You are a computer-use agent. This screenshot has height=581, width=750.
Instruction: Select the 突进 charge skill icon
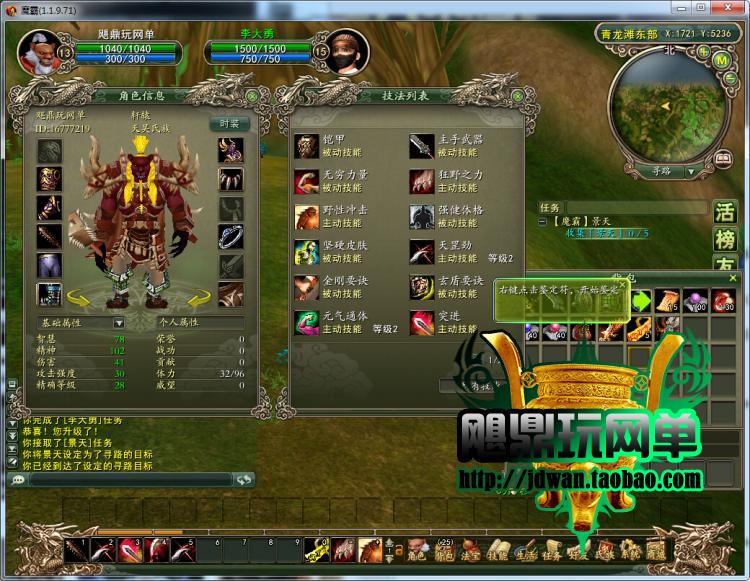(x=422, y=322)
